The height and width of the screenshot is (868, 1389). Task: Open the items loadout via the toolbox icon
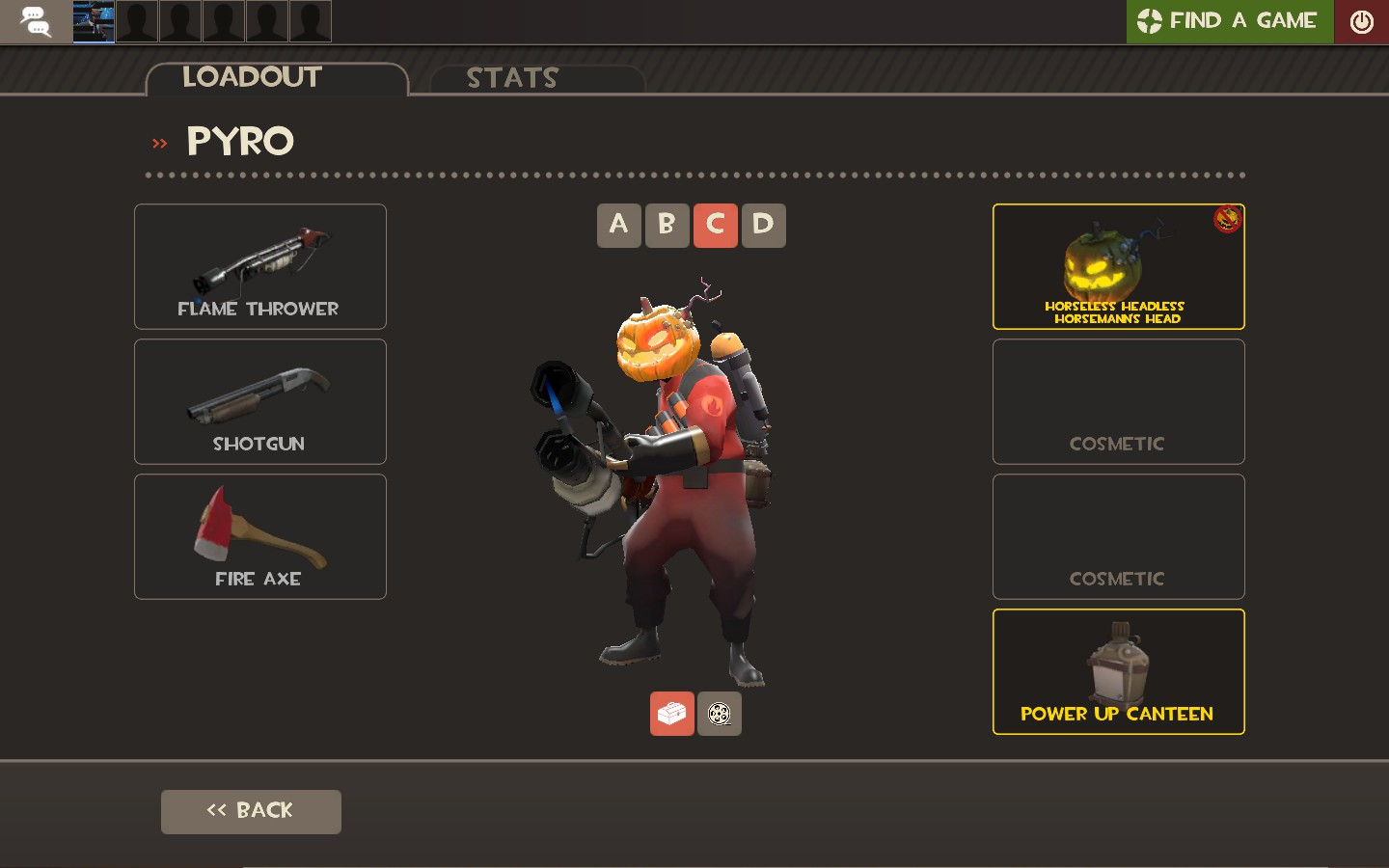tap(672, 714)
